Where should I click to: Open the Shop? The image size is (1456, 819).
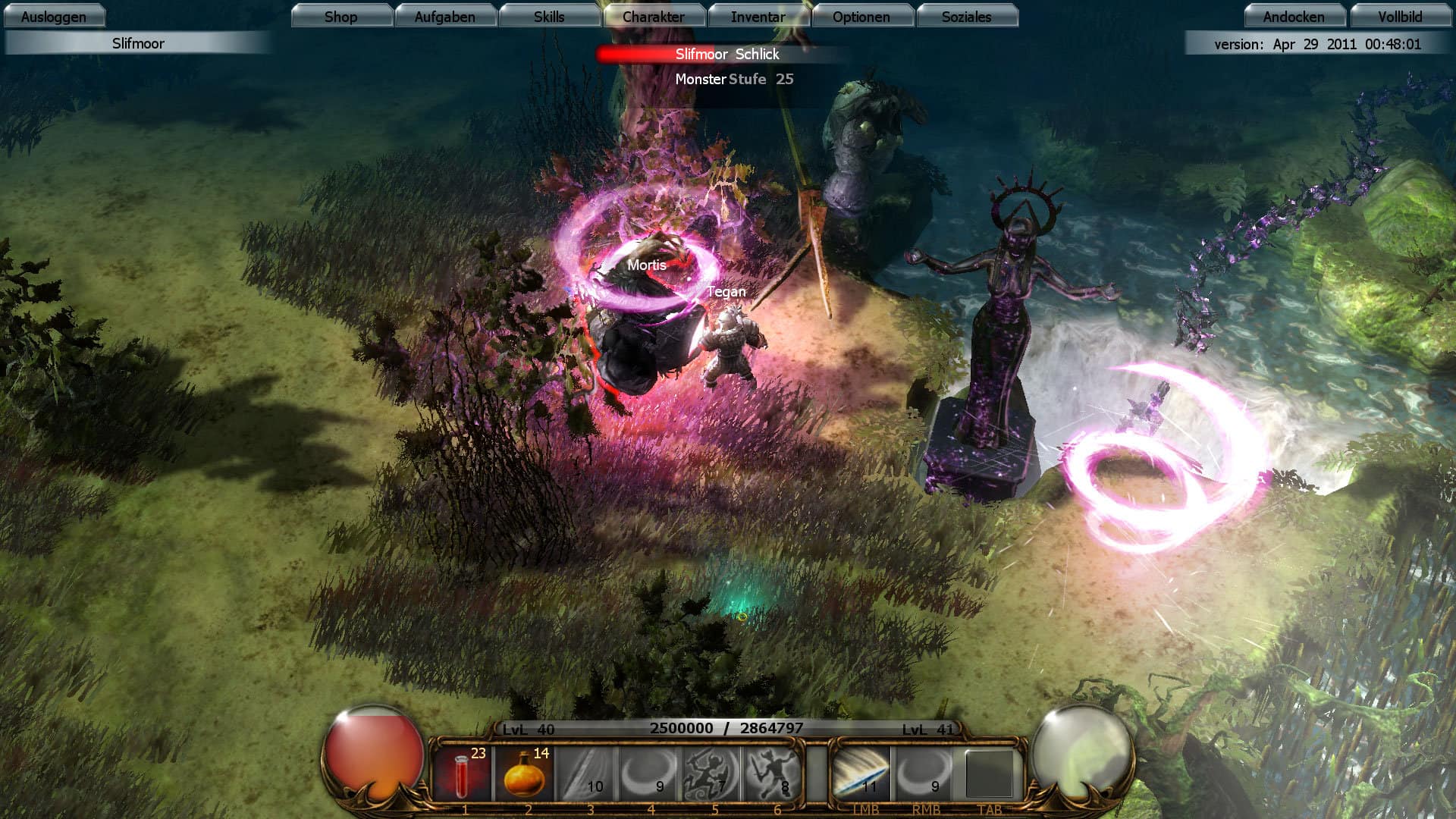[x=341, y=16]
